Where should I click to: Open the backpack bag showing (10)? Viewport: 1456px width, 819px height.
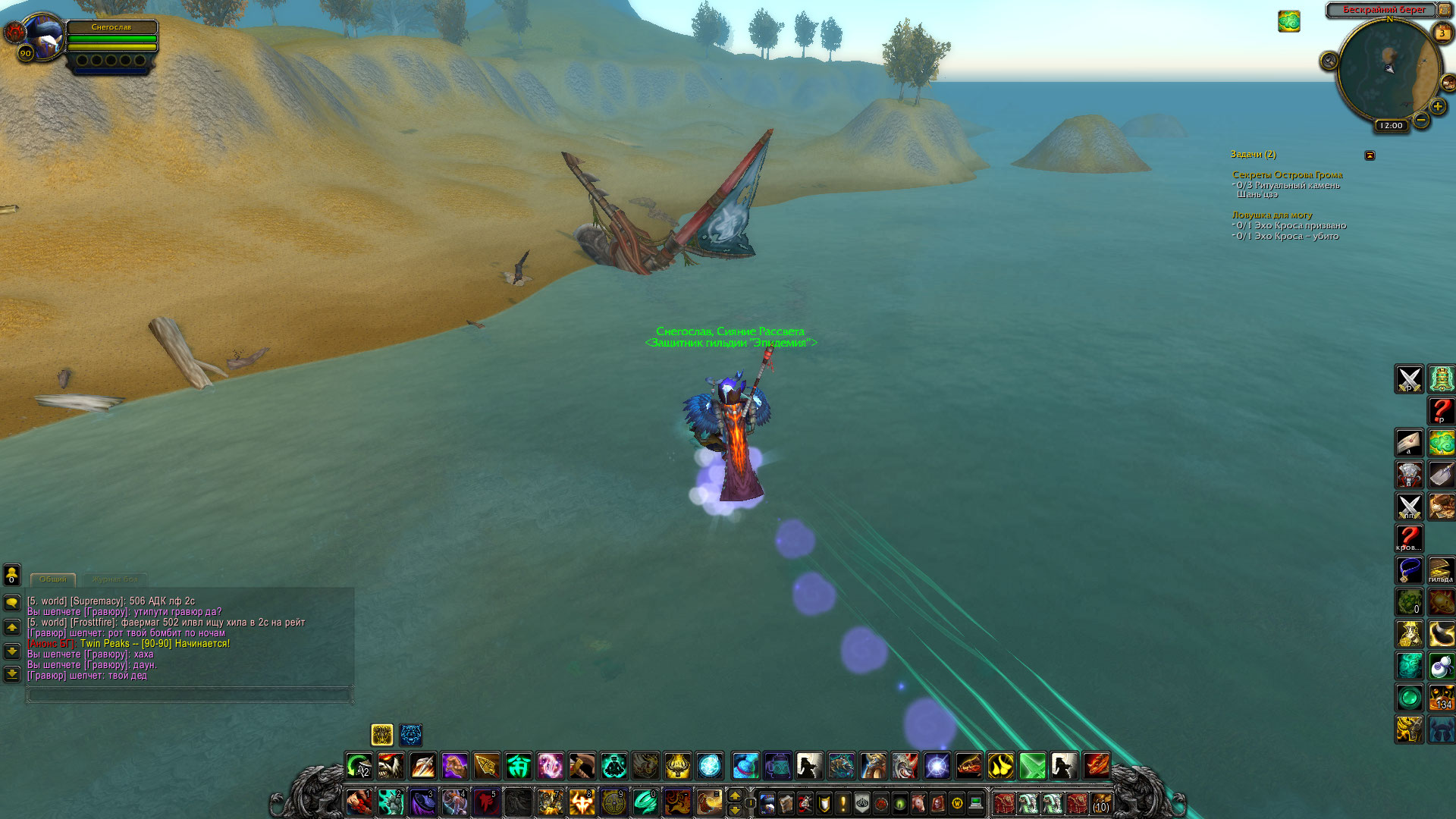[1101, 803]
